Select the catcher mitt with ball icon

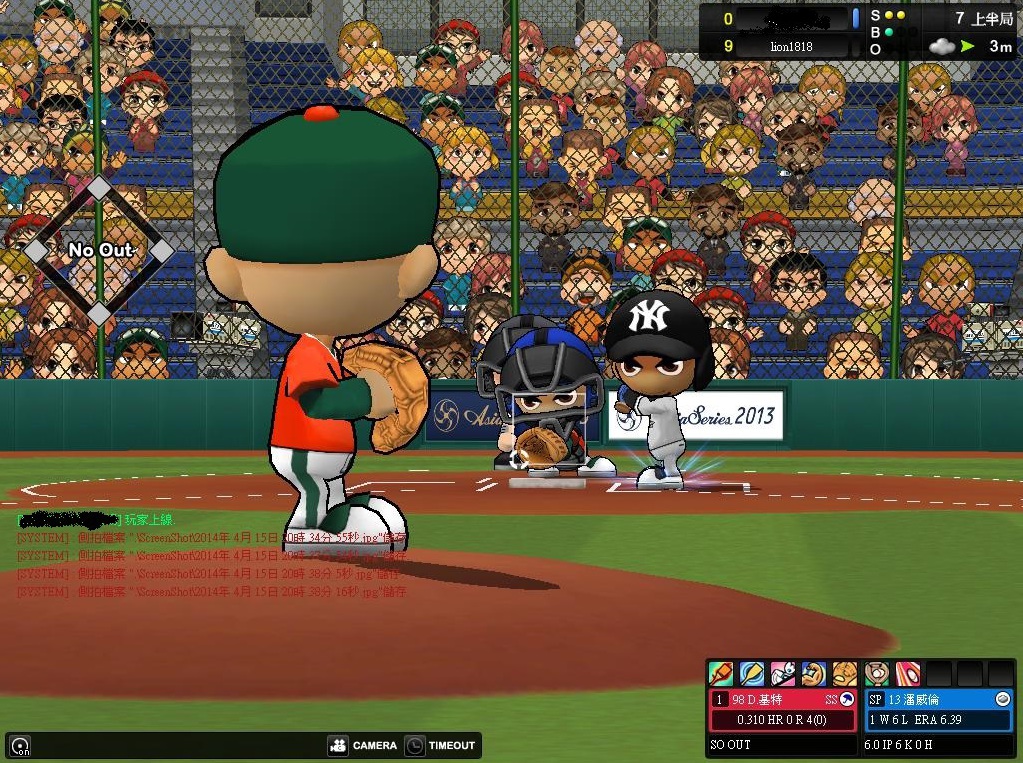(877, 673)
